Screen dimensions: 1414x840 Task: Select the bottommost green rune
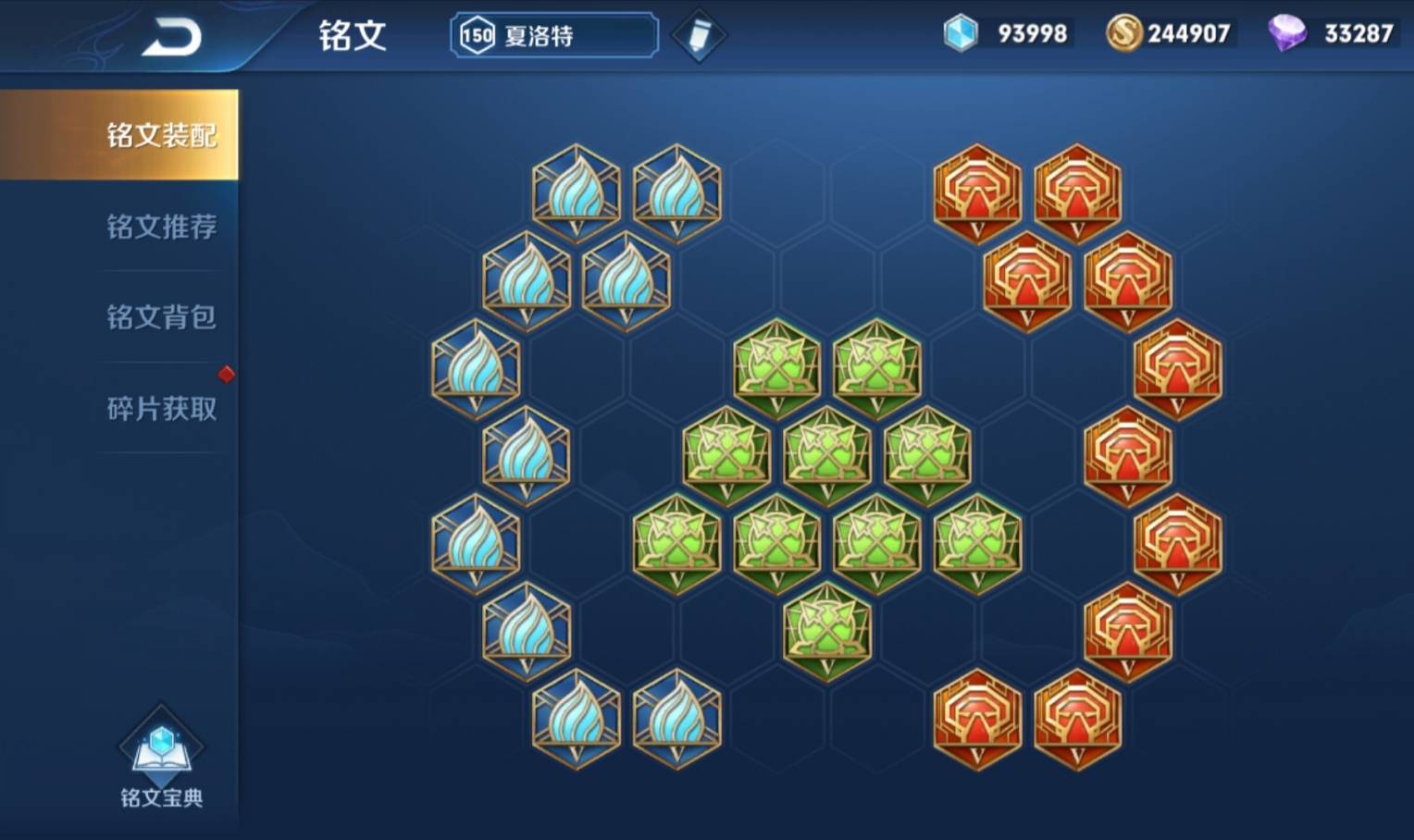826,634
